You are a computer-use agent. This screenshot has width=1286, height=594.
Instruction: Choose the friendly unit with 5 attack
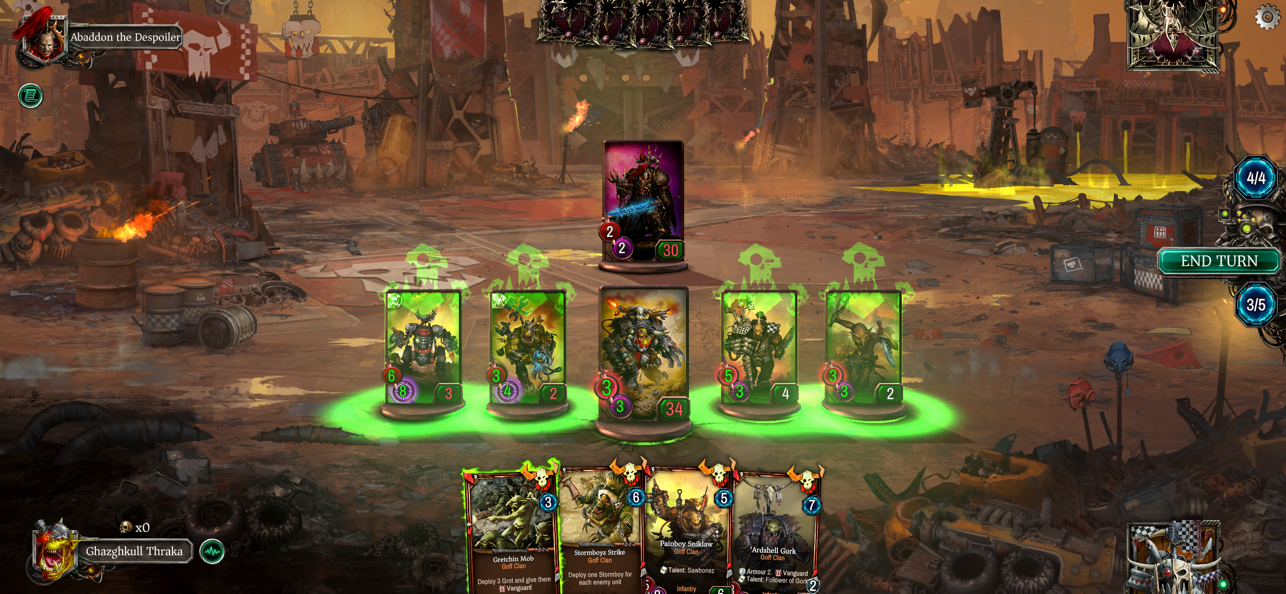[x=759, y=346]
